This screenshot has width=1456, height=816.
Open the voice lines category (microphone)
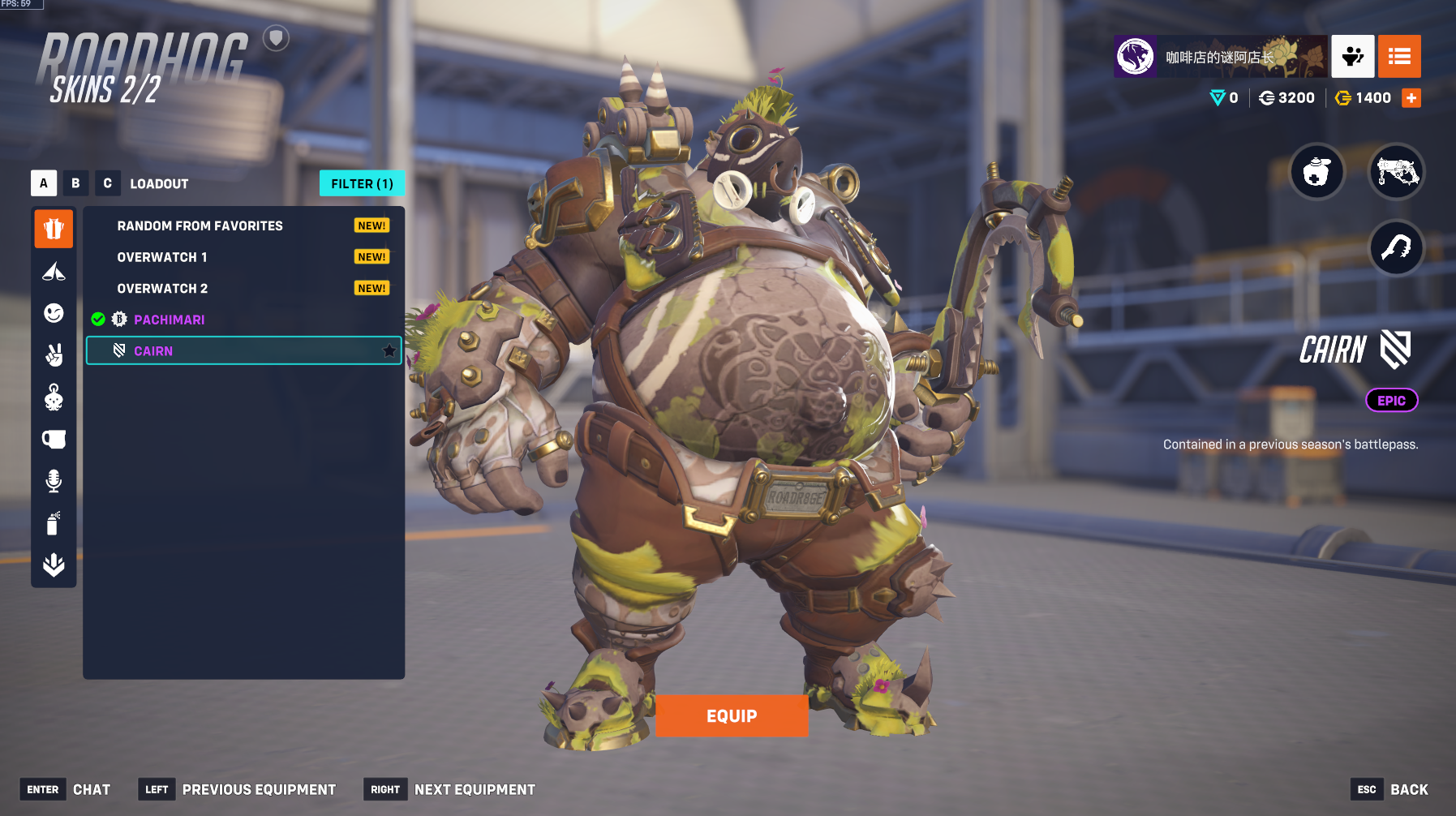pyautogui.click(x=54, y=481)
